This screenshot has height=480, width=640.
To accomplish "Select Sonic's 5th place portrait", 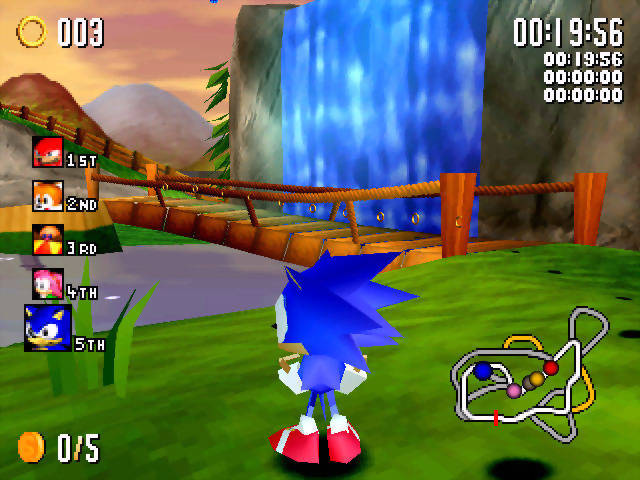I will (47, 328).
